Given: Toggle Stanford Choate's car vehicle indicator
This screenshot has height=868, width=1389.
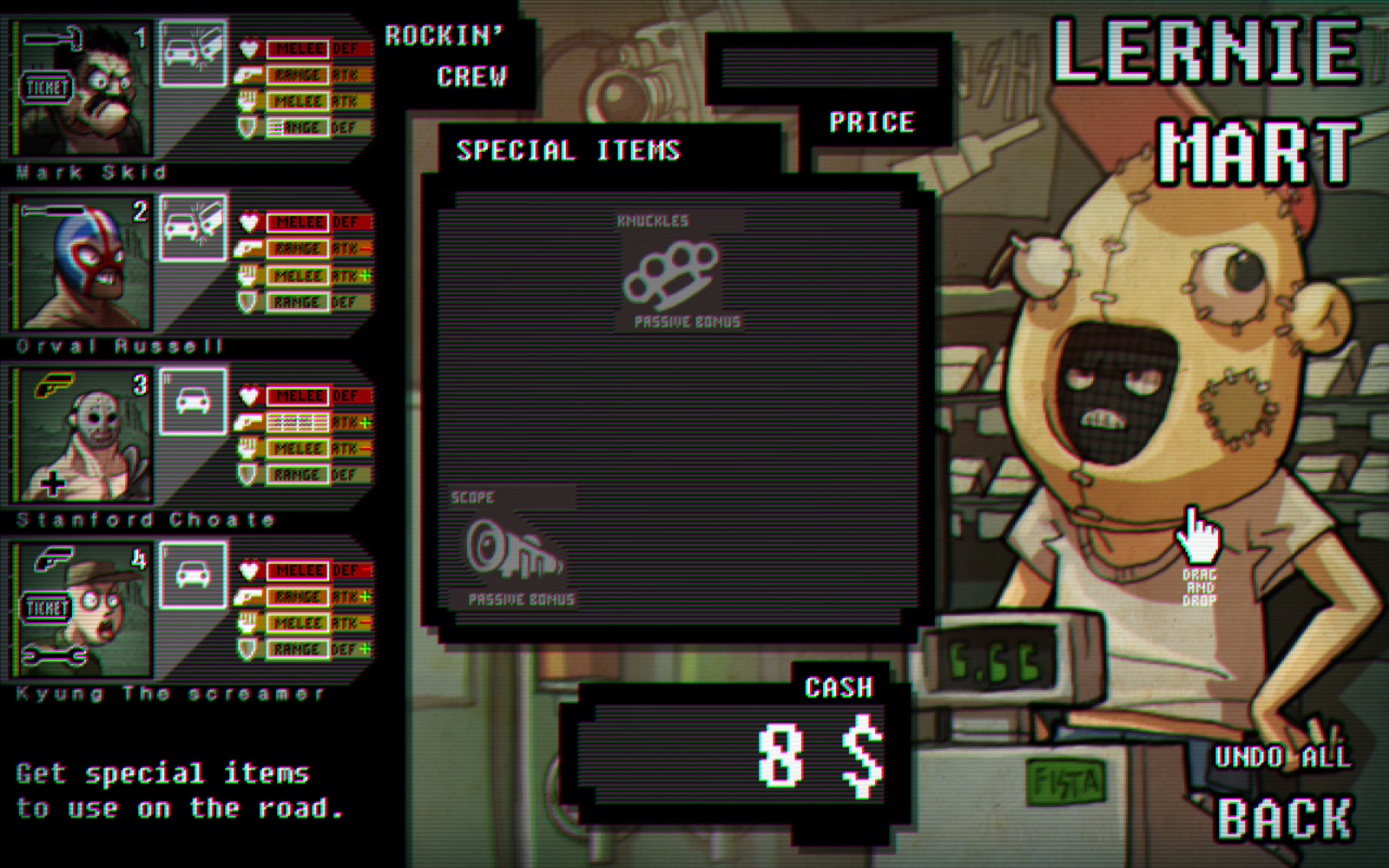Looking at the screenshot, I should [192, 399].
